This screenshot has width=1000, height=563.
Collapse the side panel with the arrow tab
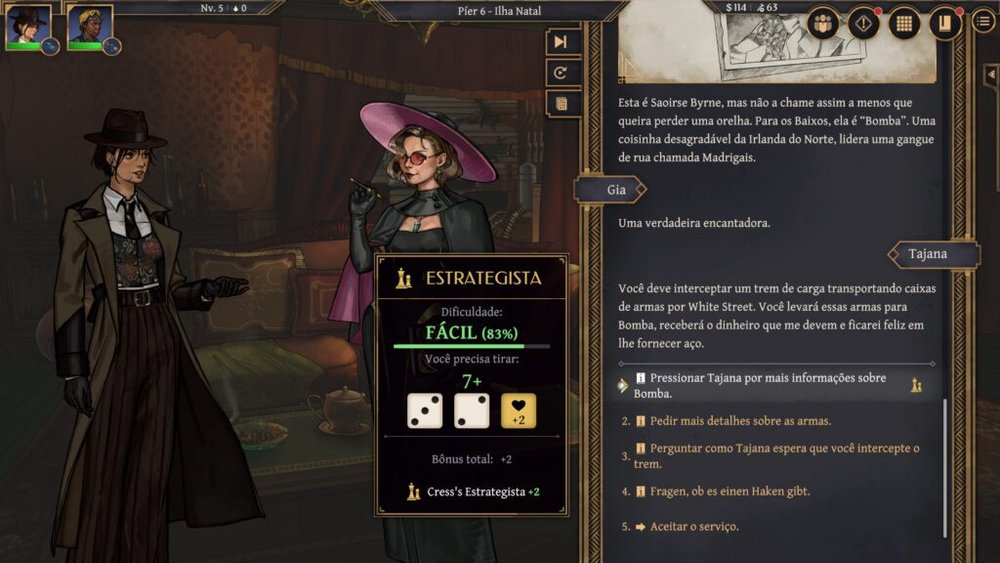tap(990, 75)
